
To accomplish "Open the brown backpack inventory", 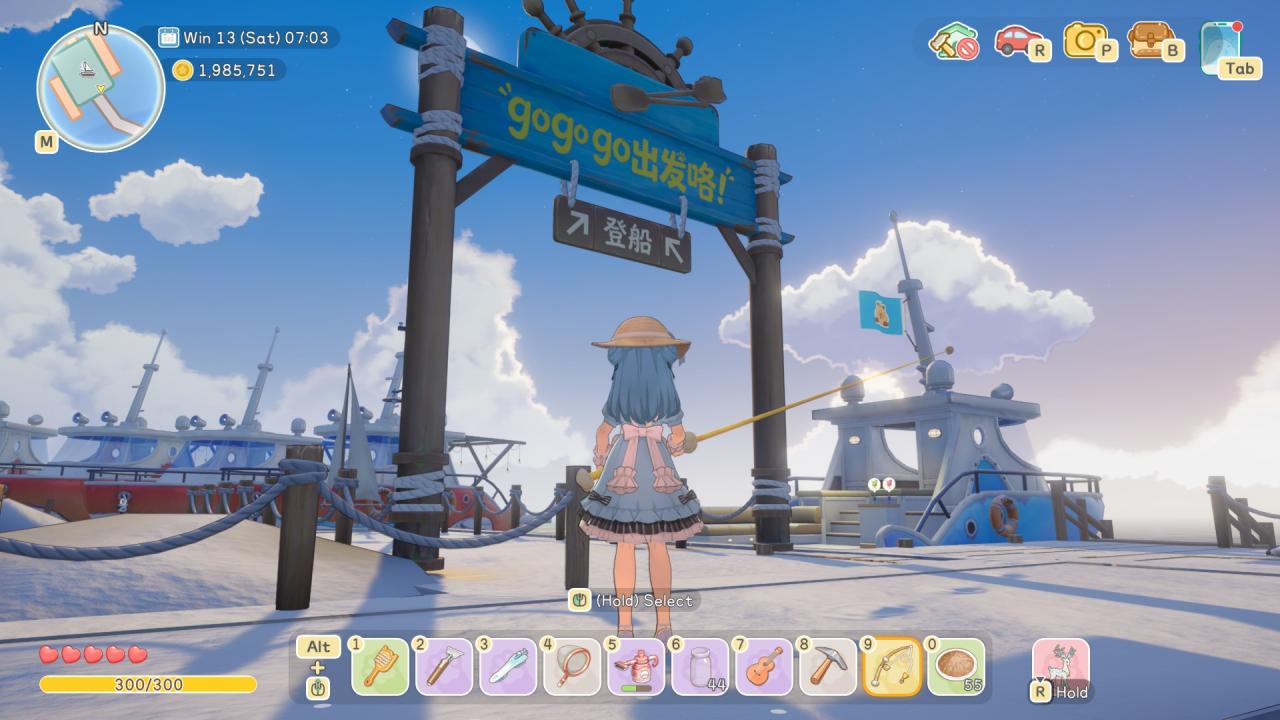I will [x=1152, y=41].
